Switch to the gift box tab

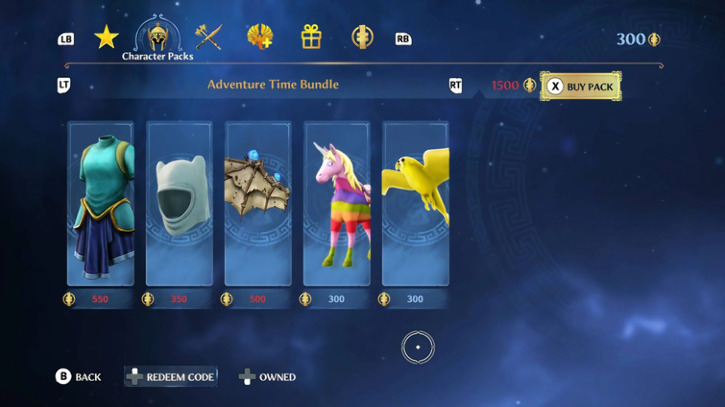tap(311, 38)
